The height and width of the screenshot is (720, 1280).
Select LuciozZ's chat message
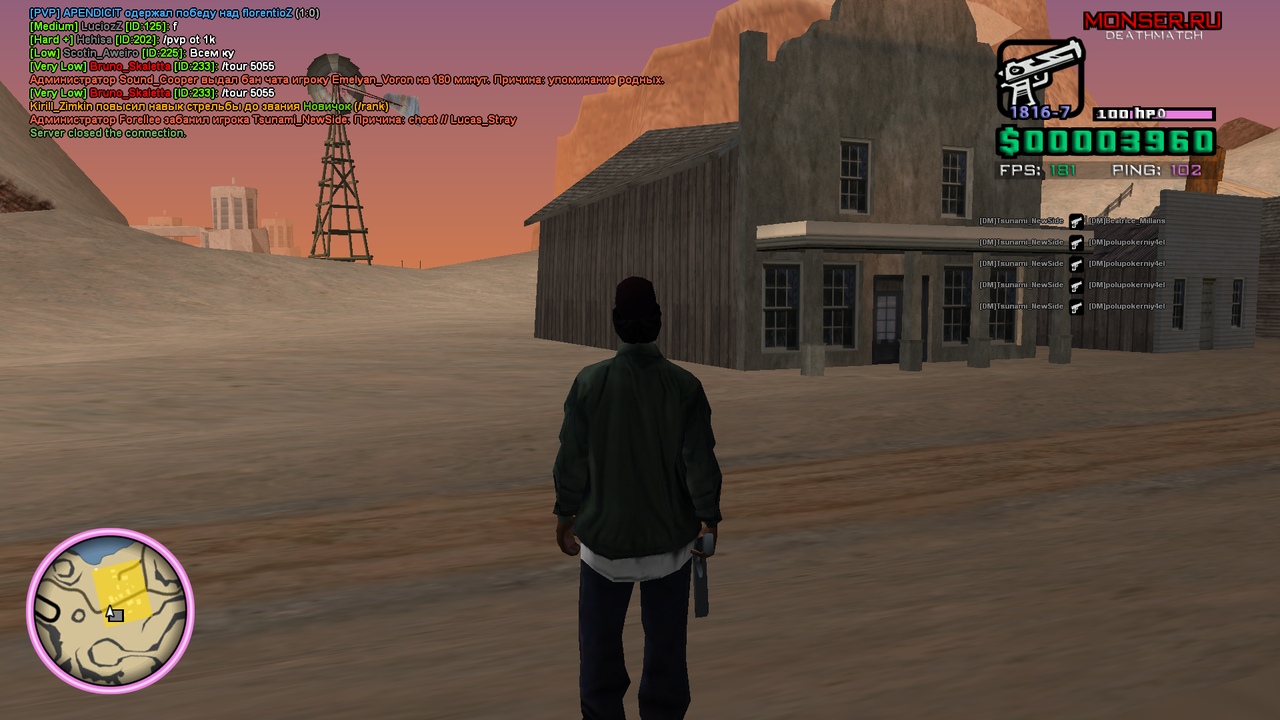(x=104, y=26)
